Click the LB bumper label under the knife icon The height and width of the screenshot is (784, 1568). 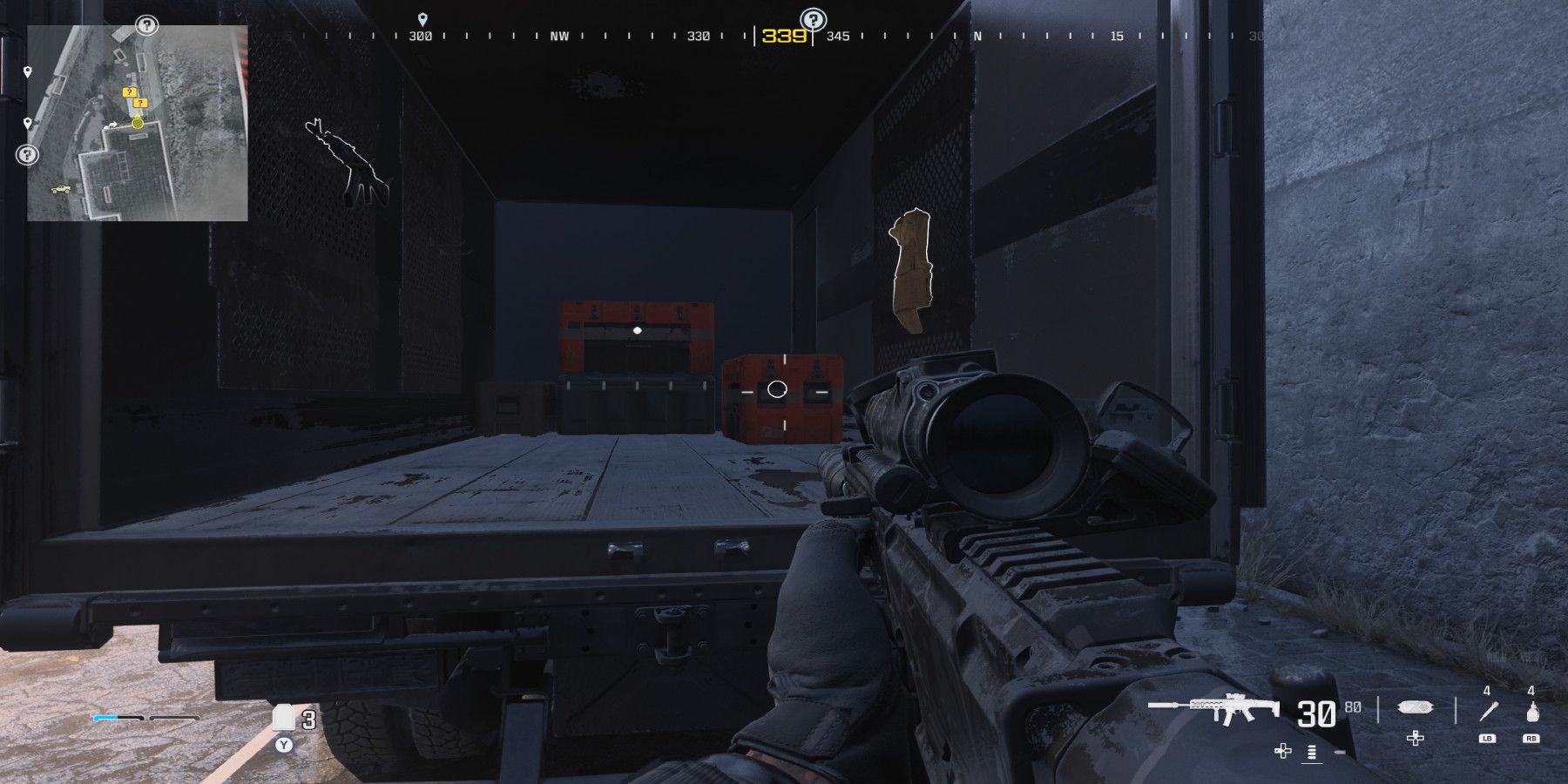click(x=1488, y=739)
